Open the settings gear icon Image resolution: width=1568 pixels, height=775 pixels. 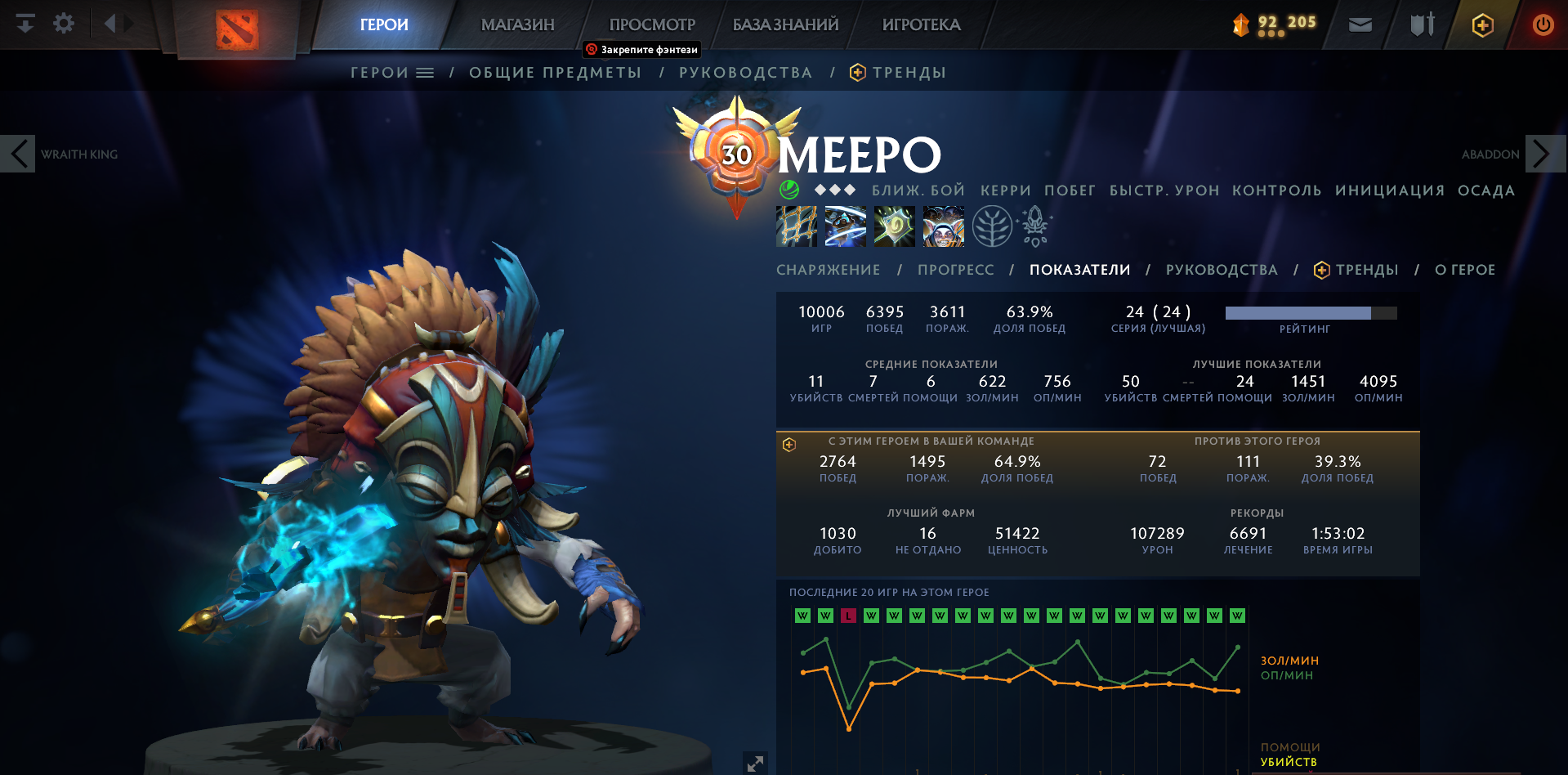[64, 24]
